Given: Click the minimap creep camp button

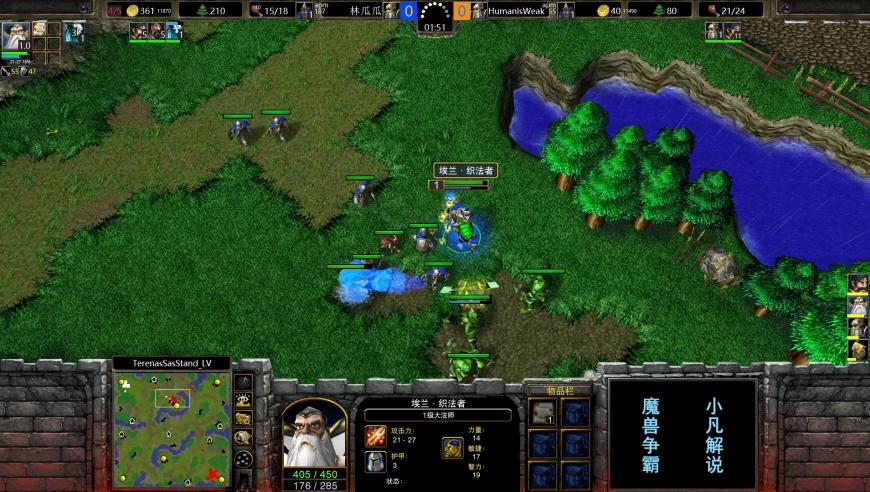Looking at the screenshot, I should pyautogui.click(x=243, y=436).
